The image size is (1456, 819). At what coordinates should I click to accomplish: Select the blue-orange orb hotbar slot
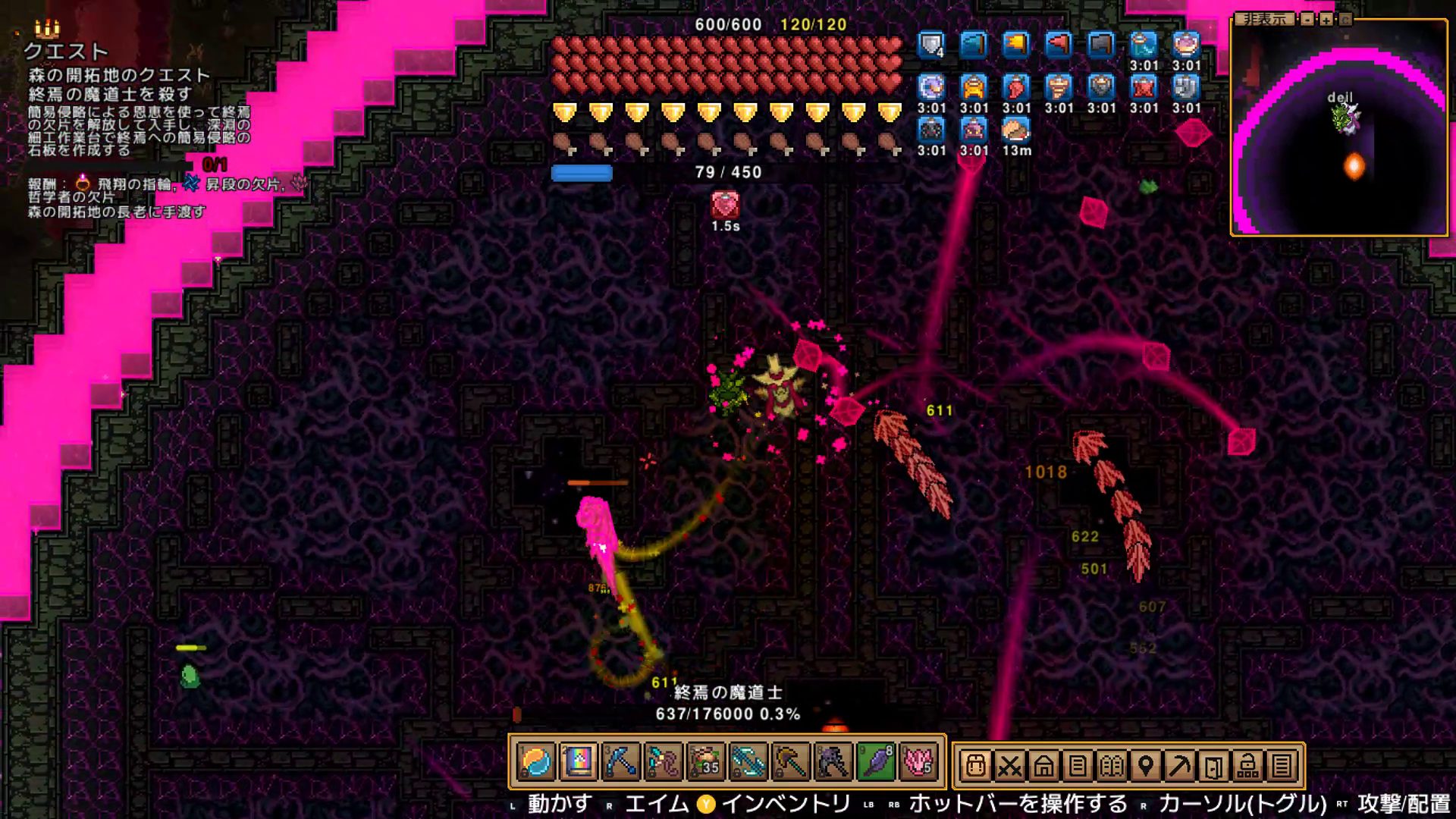(536, 762)
